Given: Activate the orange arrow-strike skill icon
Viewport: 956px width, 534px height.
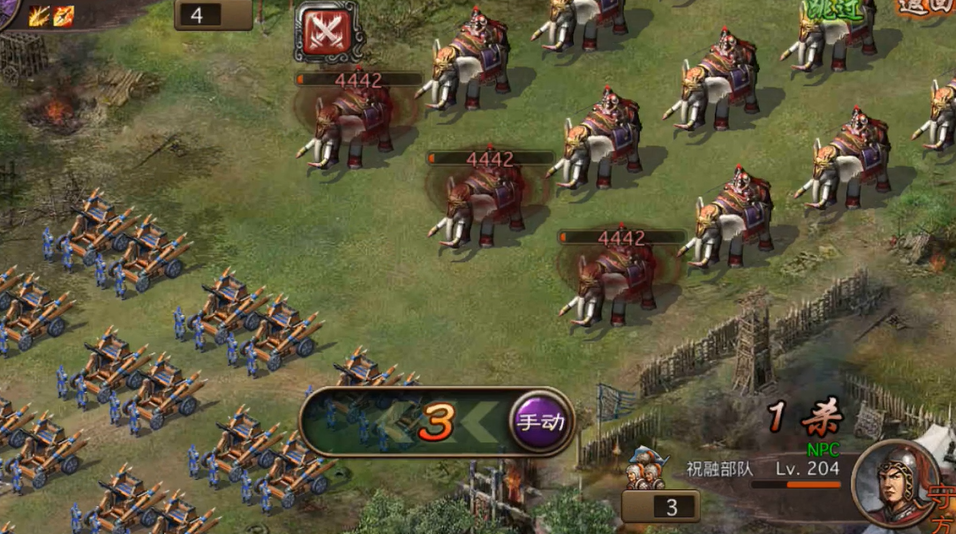Looking at the screenshot, I should tap(64, 15).
